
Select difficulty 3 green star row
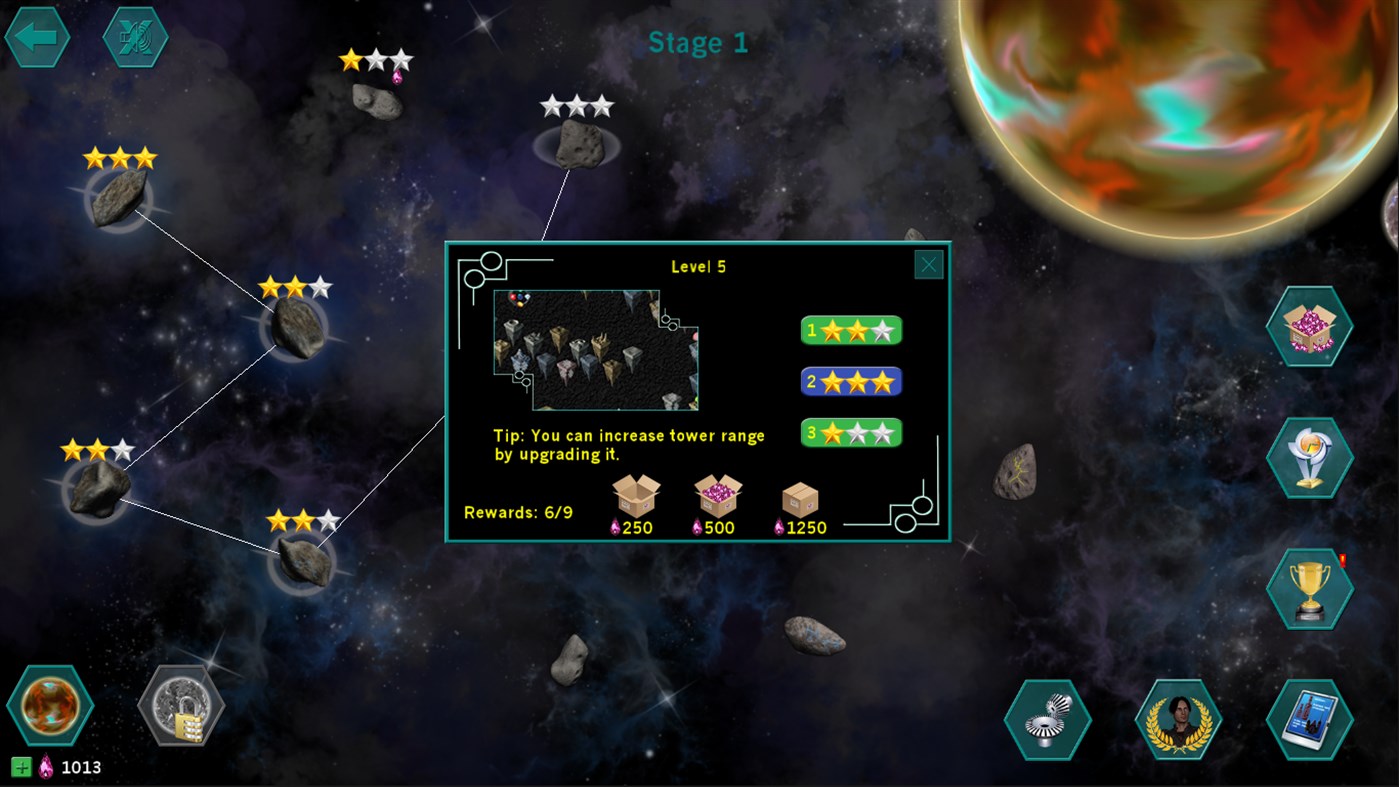(x=851, y=432)
